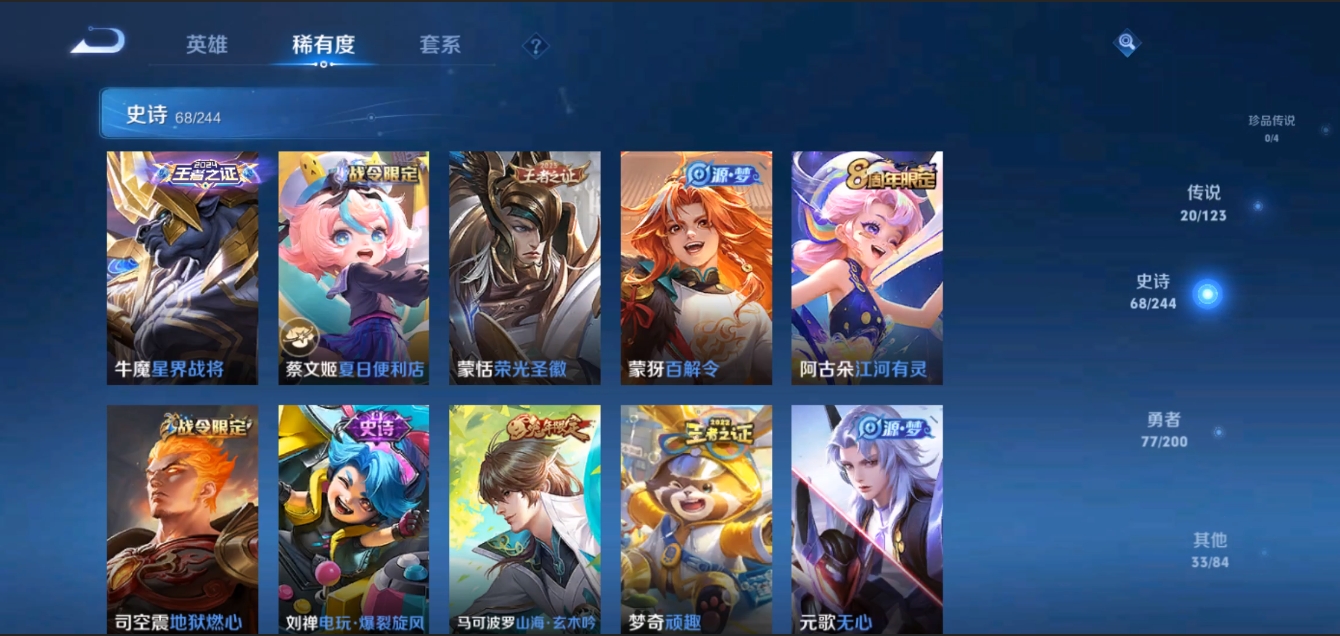Jump to the 传说 rarity section

(1204, 202)
